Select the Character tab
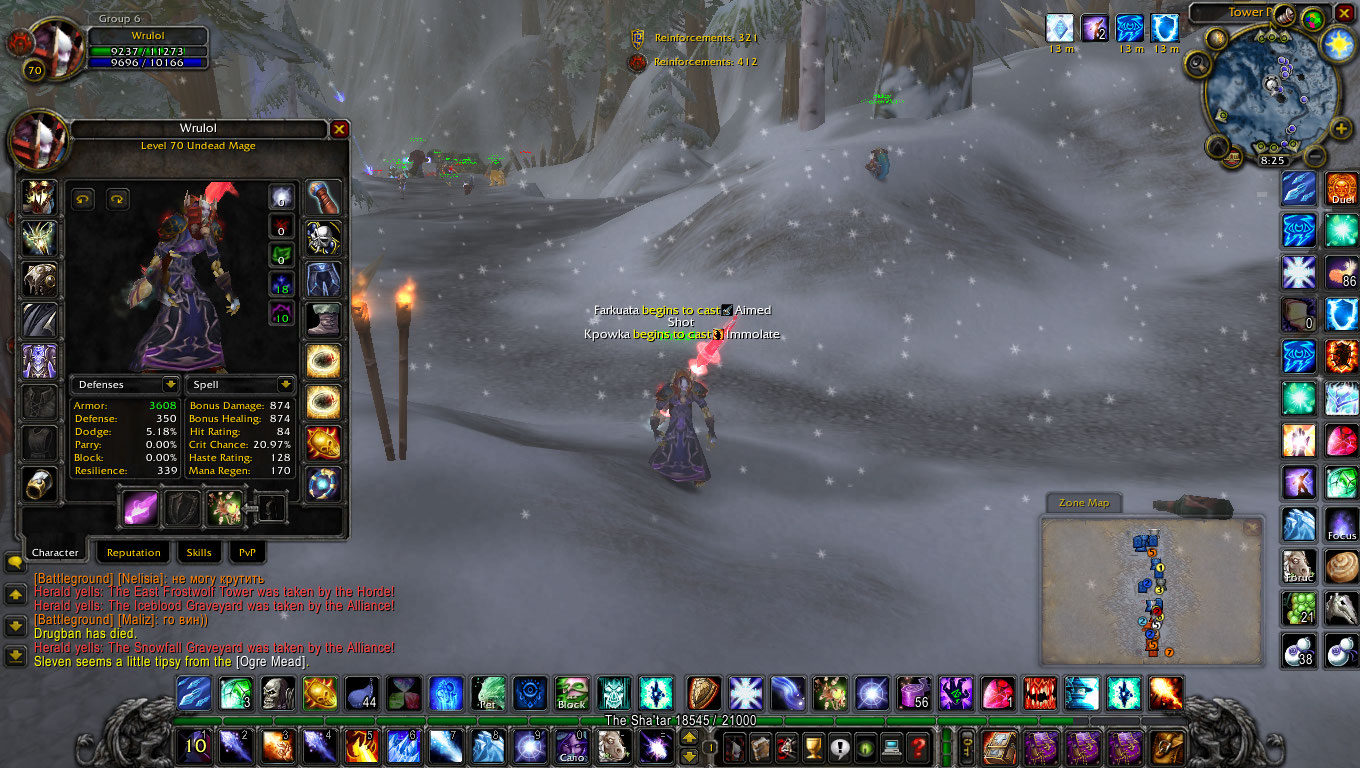This screenshot has width=1360, height=768. point(55,552)
